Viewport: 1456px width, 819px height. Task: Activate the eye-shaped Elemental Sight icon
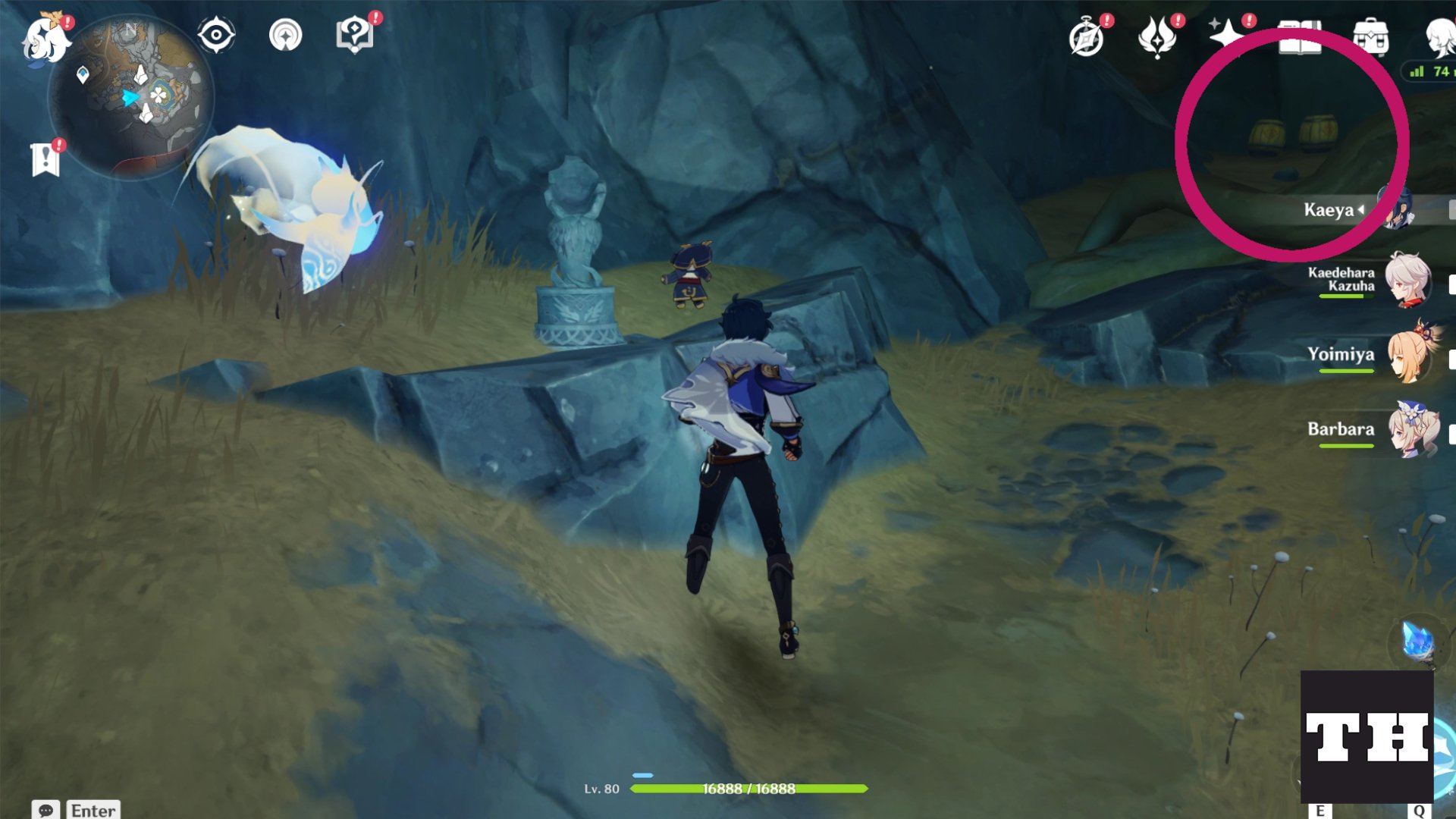click(x=216, y=36)
